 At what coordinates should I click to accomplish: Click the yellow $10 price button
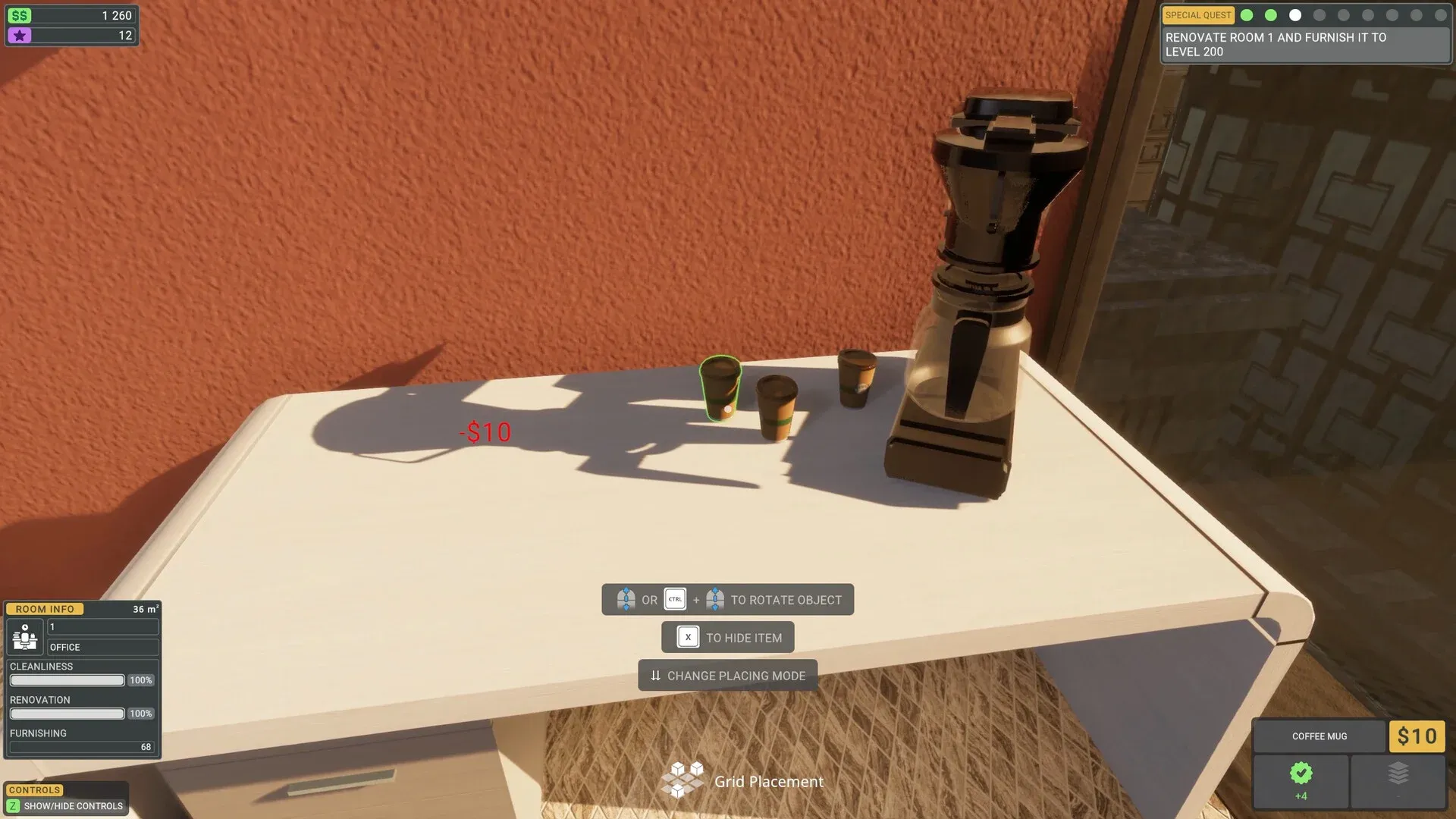pos(1417,736)
